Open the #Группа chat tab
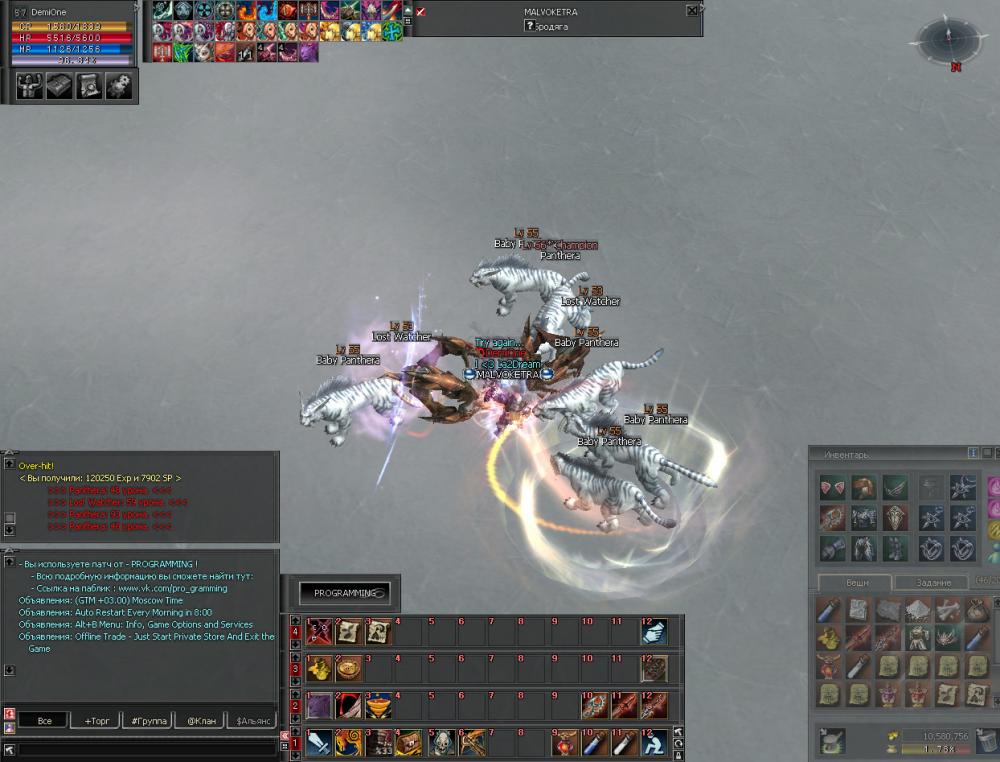The height and width of the screenshot is (762, 1000). [x=148, y=720]
